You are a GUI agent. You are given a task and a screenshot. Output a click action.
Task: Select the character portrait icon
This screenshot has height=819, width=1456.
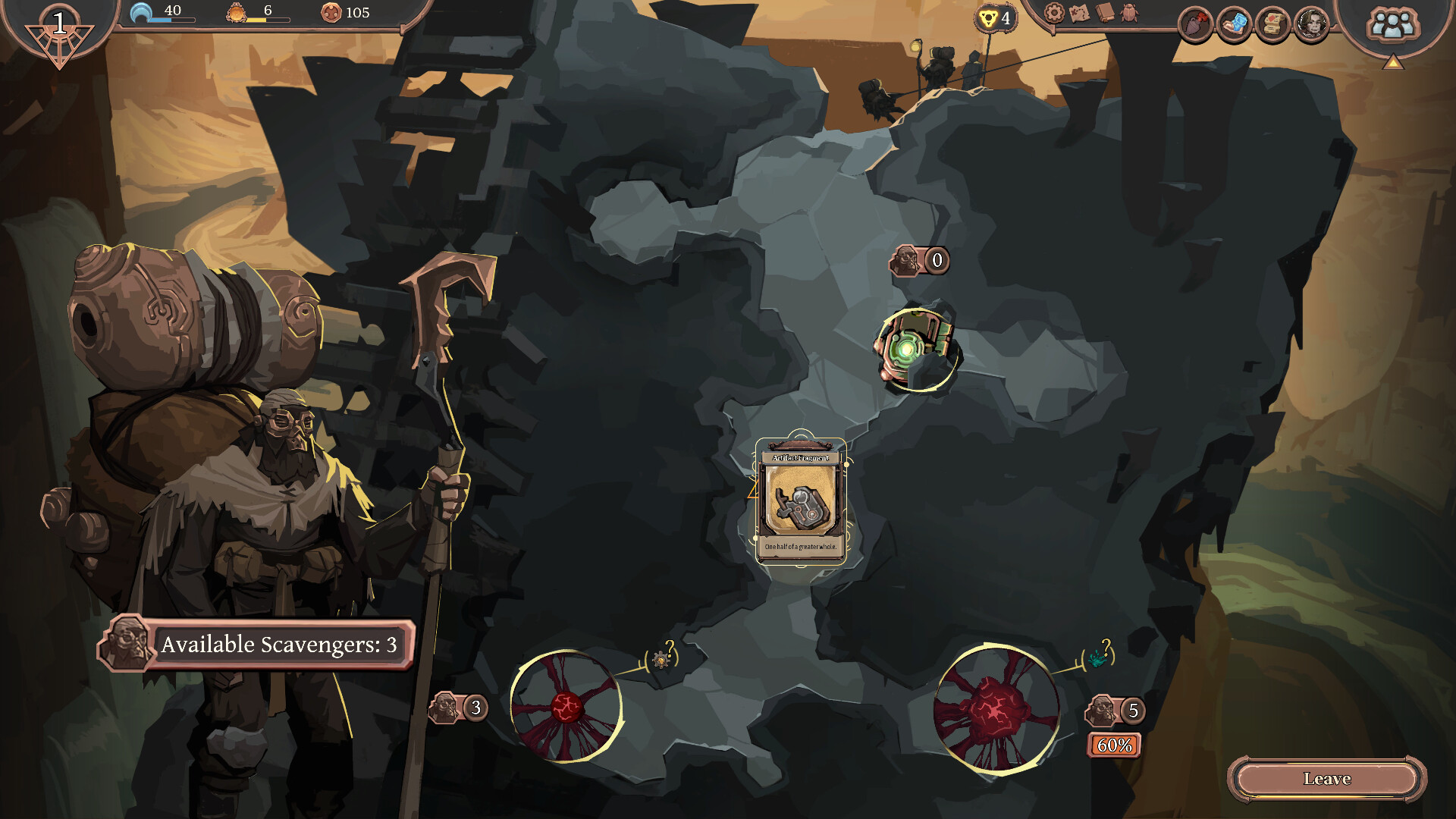click(1311, 24)
